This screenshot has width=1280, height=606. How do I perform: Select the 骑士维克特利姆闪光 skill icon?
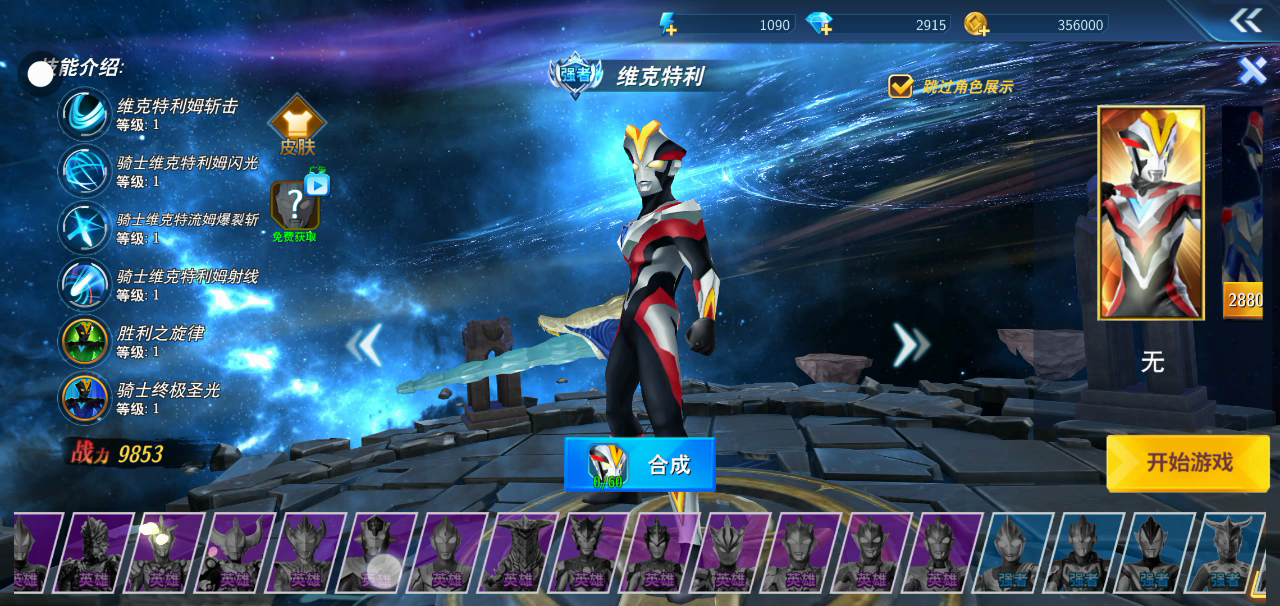[85, 171]
